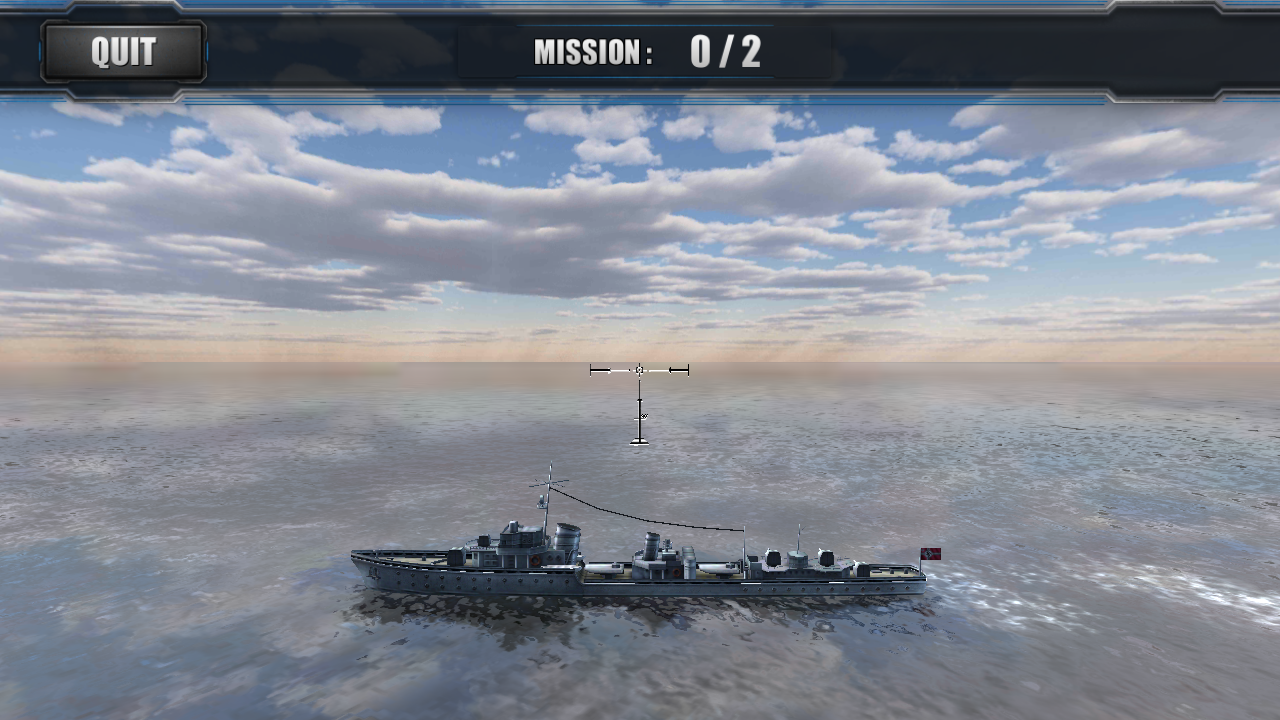Click the right arrow of the crosshair
The width and height of the screenshot is (1280, 720).
point(678,370)
